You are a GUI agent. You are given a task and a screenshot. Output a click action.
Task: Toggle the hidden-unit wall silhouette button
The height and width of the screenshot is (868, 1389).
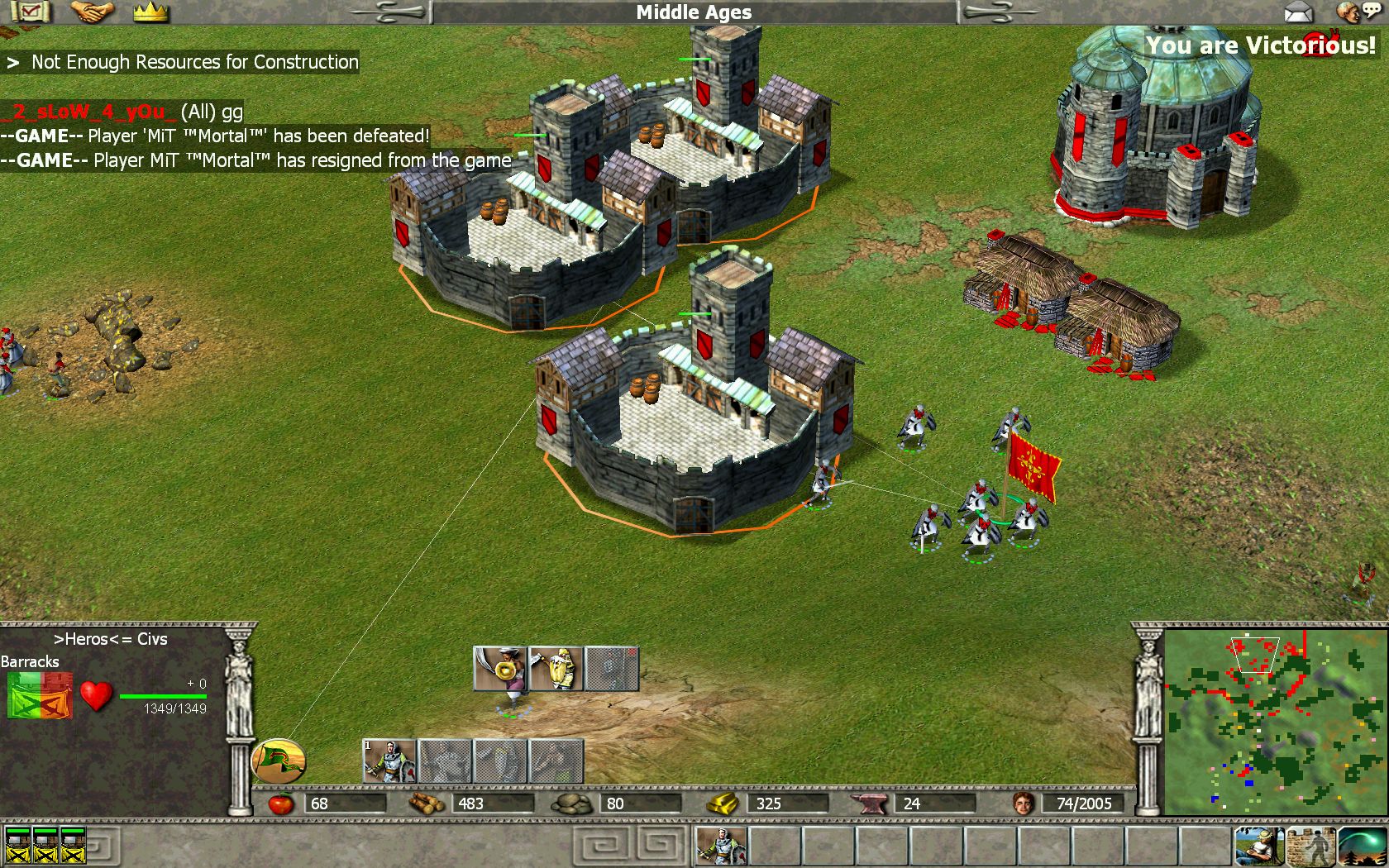point(1310,846)
